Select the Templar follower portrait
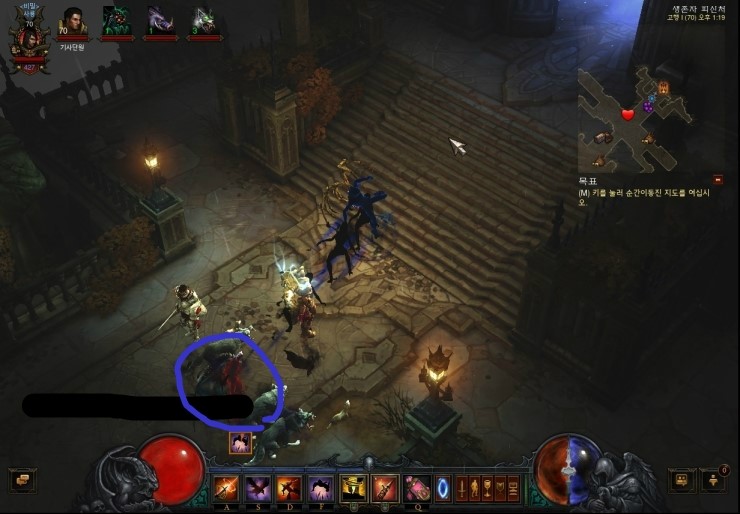This screenshot has height=514, width=740. 72,24
